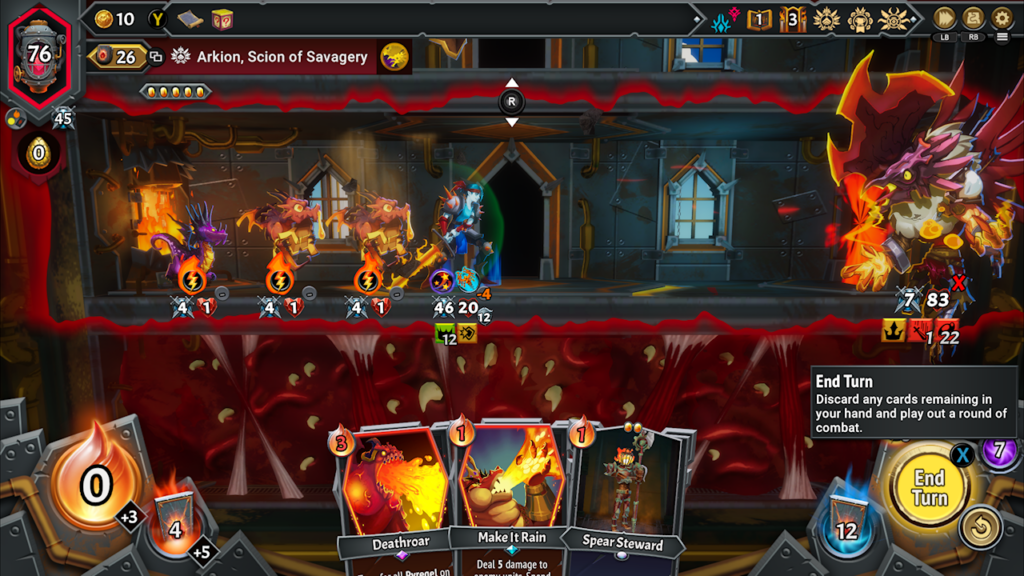The width and height of the screenshot is (1024, 576).
Task: Open the deck book showing 1
Action: point(761,19)
